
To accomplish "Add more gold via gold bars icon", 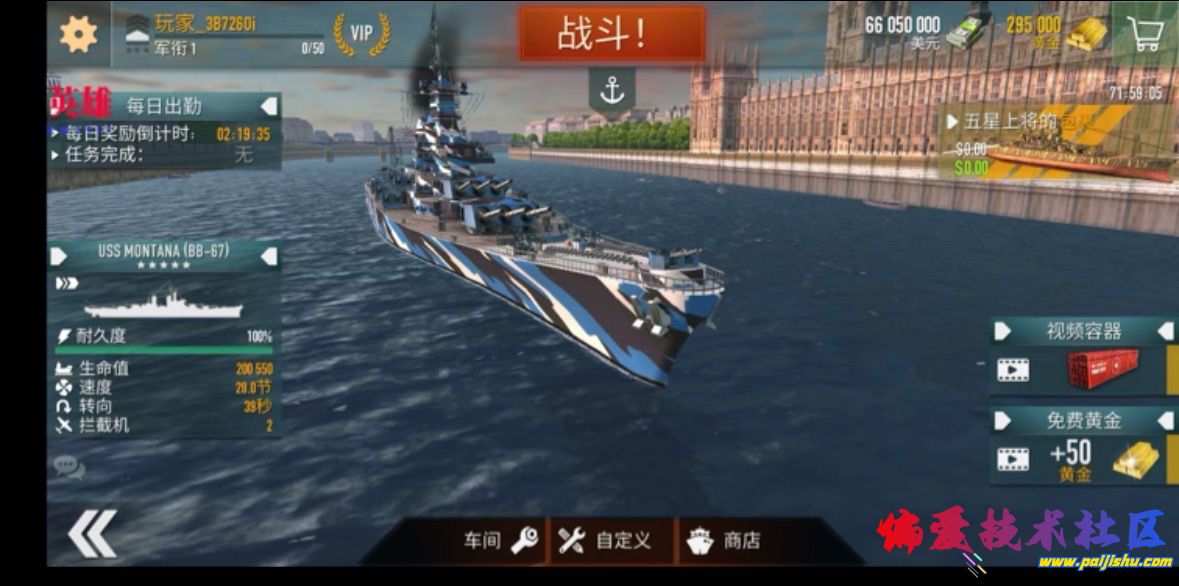I will [x=1086, y=33].
